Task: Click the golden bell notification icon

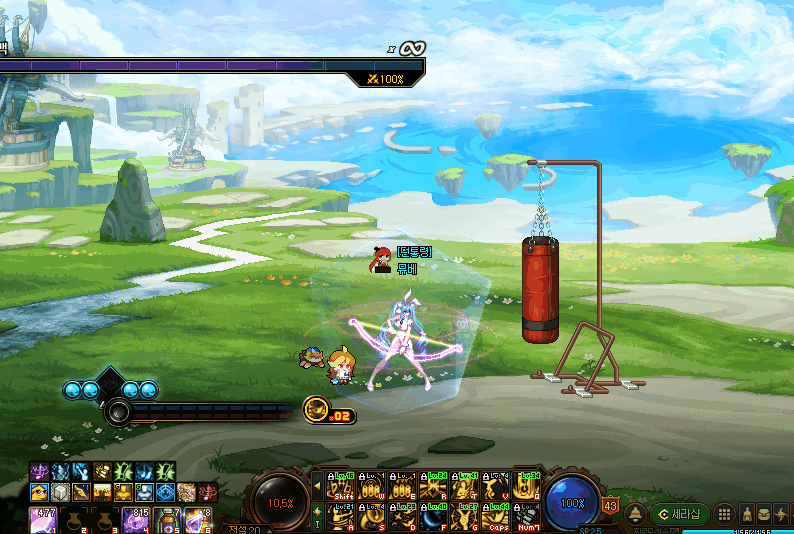Action: 635,514
